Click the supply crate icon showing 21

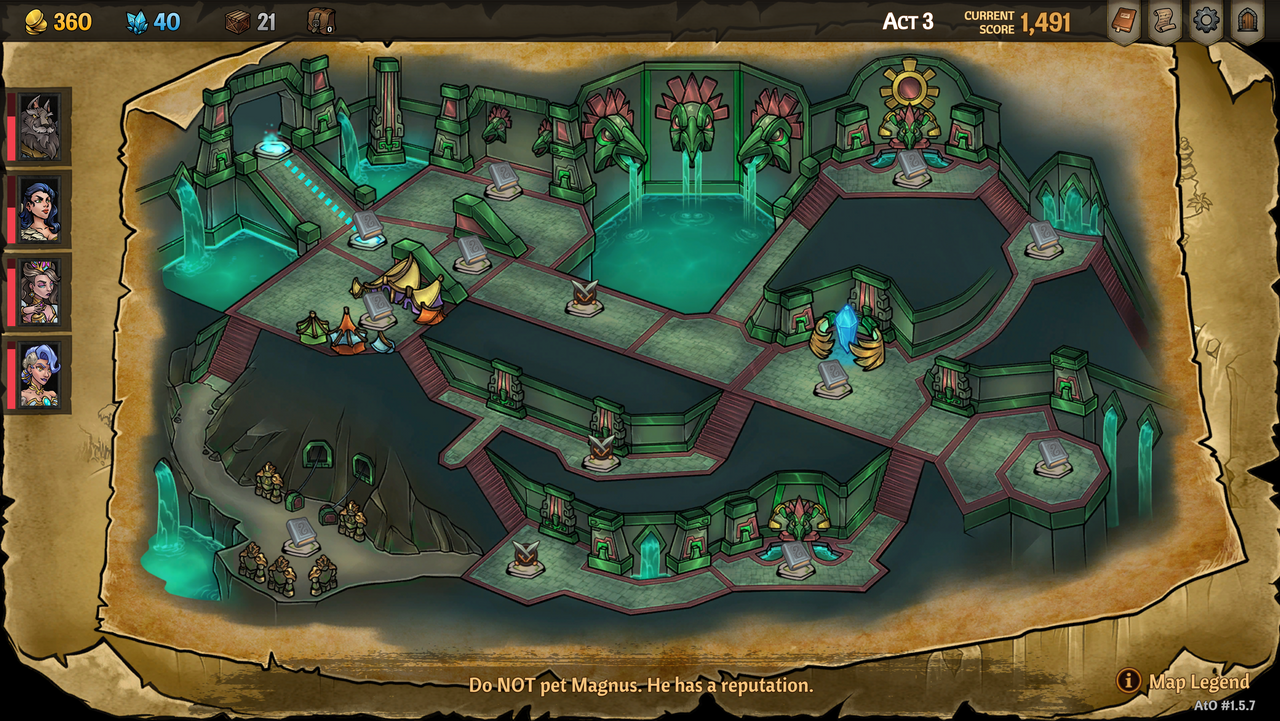tap(237, 20)
